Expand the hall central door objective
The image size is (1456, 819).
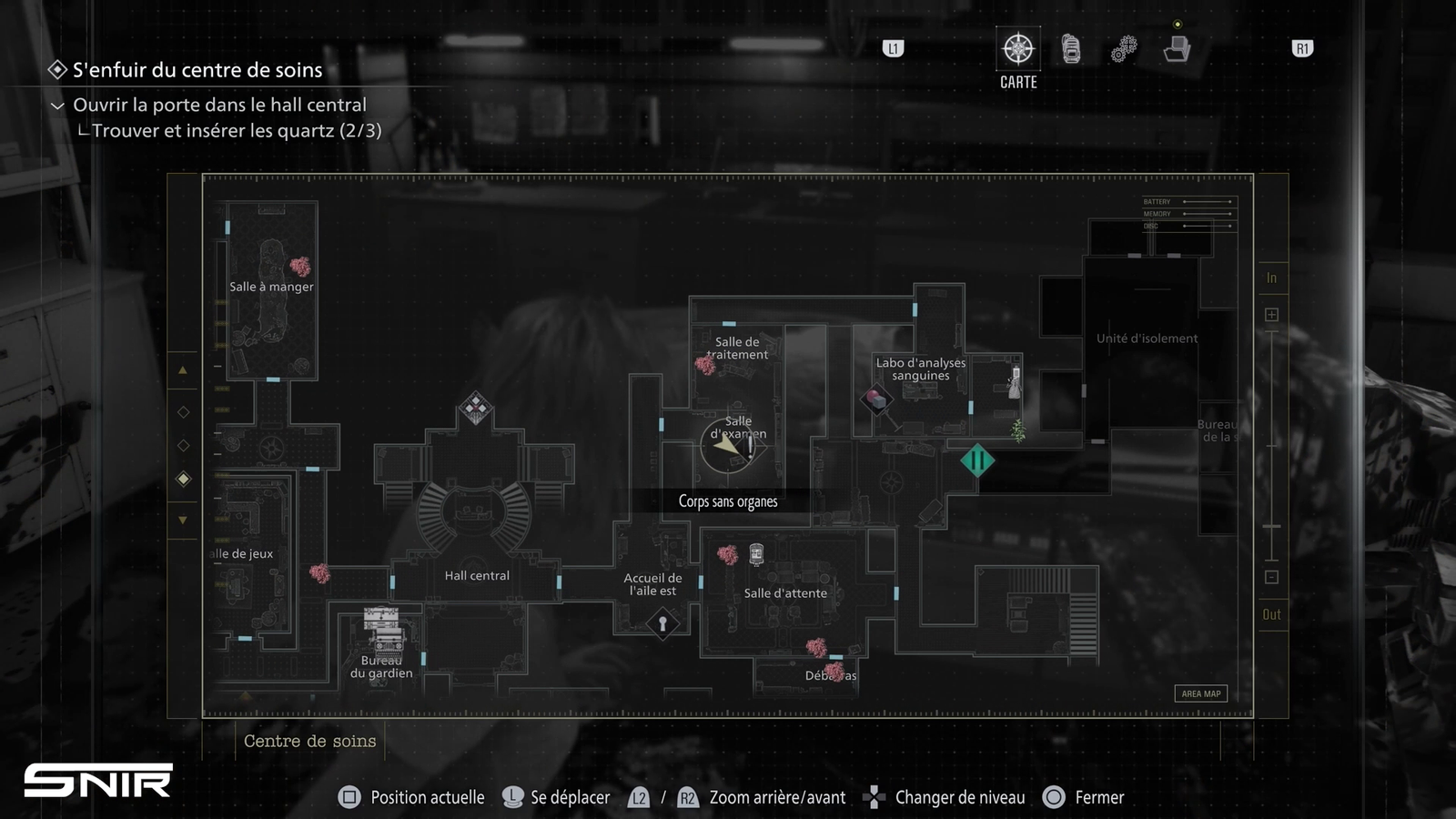57,106
